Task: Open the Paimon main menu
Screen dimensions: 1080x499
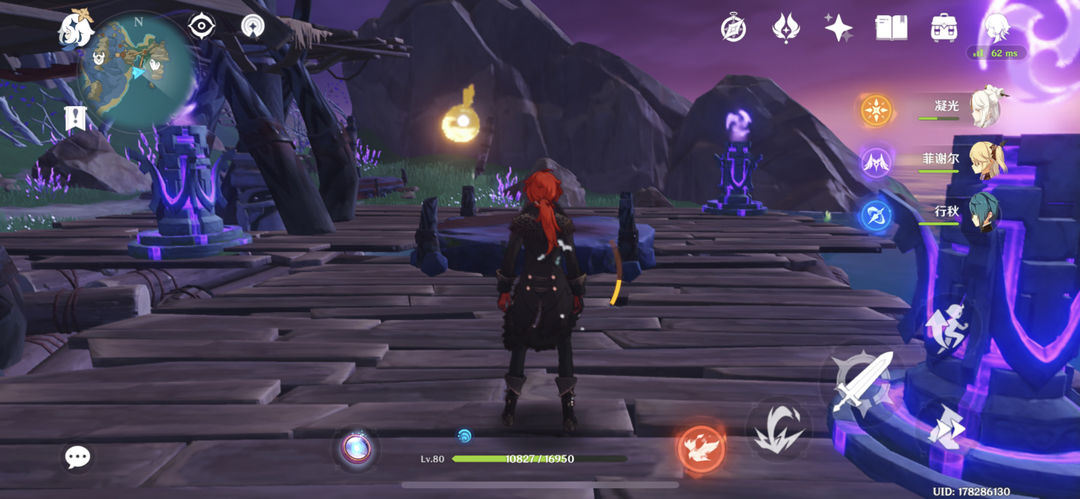Action: [76, 28]
